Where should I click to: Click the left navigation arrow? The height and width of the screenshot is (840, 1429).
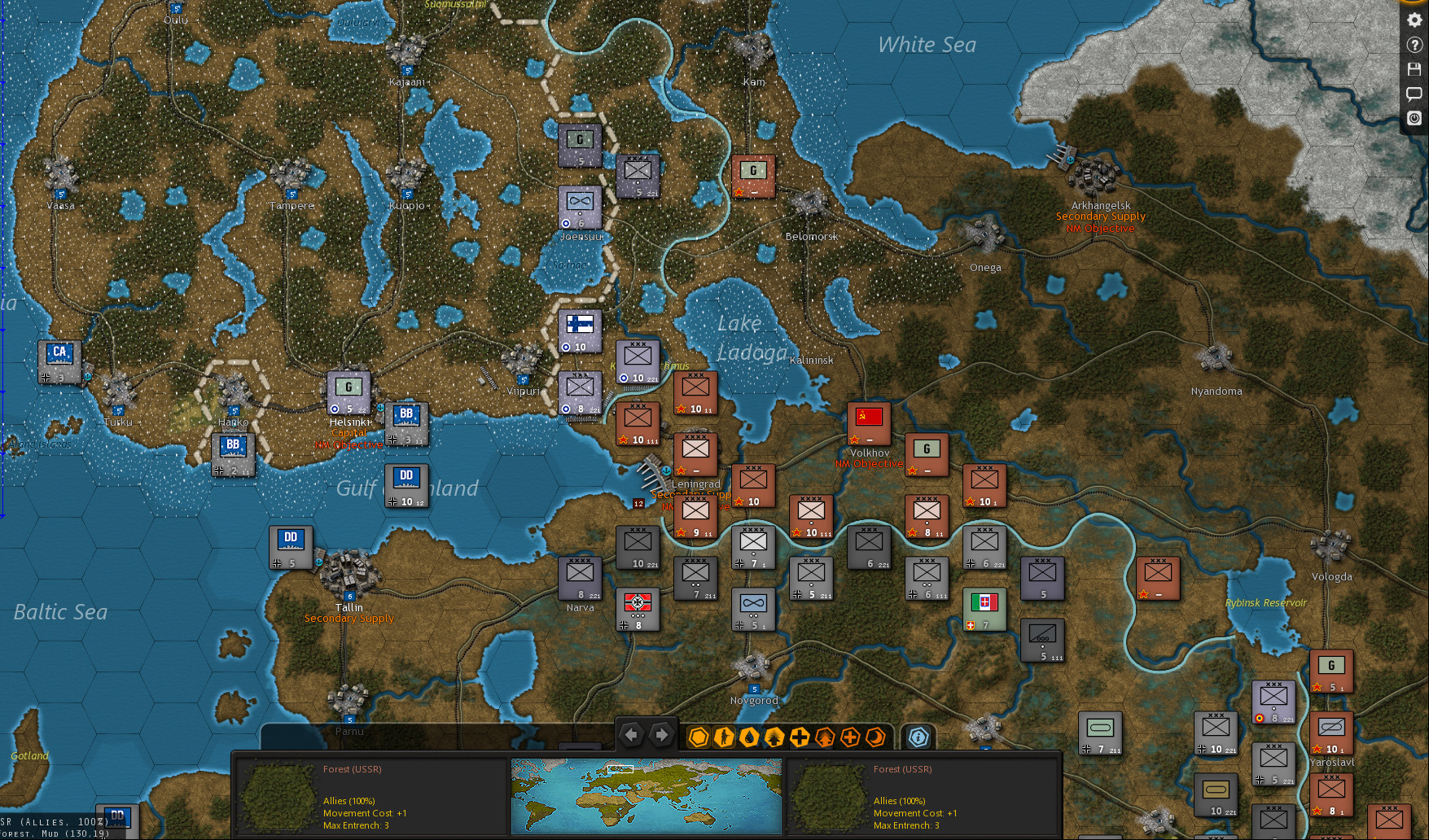633,734
